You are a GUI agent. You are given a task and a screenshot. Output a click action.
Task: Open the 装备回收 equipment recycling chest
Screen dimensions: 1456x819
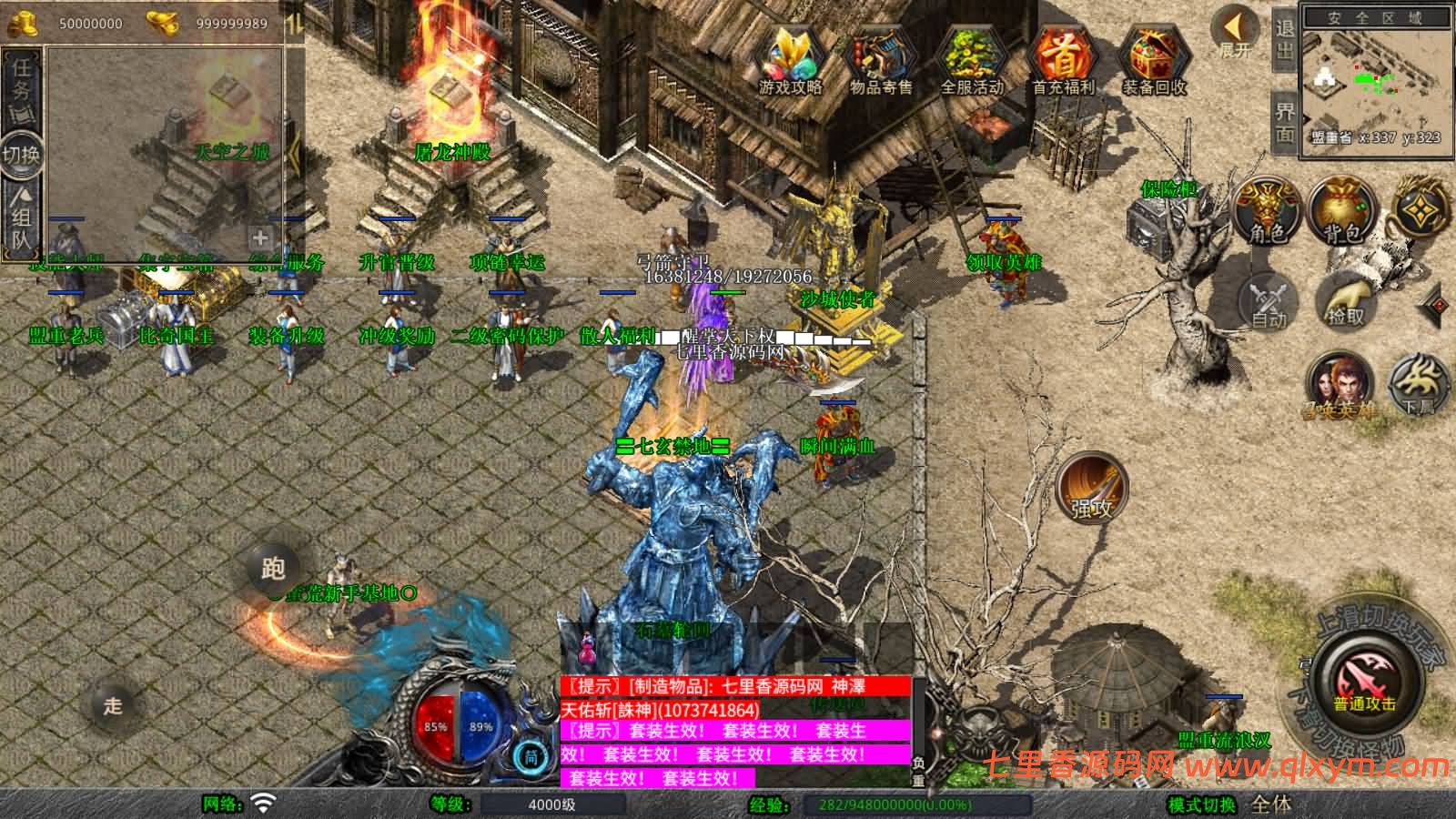[x=1153, y=59]
